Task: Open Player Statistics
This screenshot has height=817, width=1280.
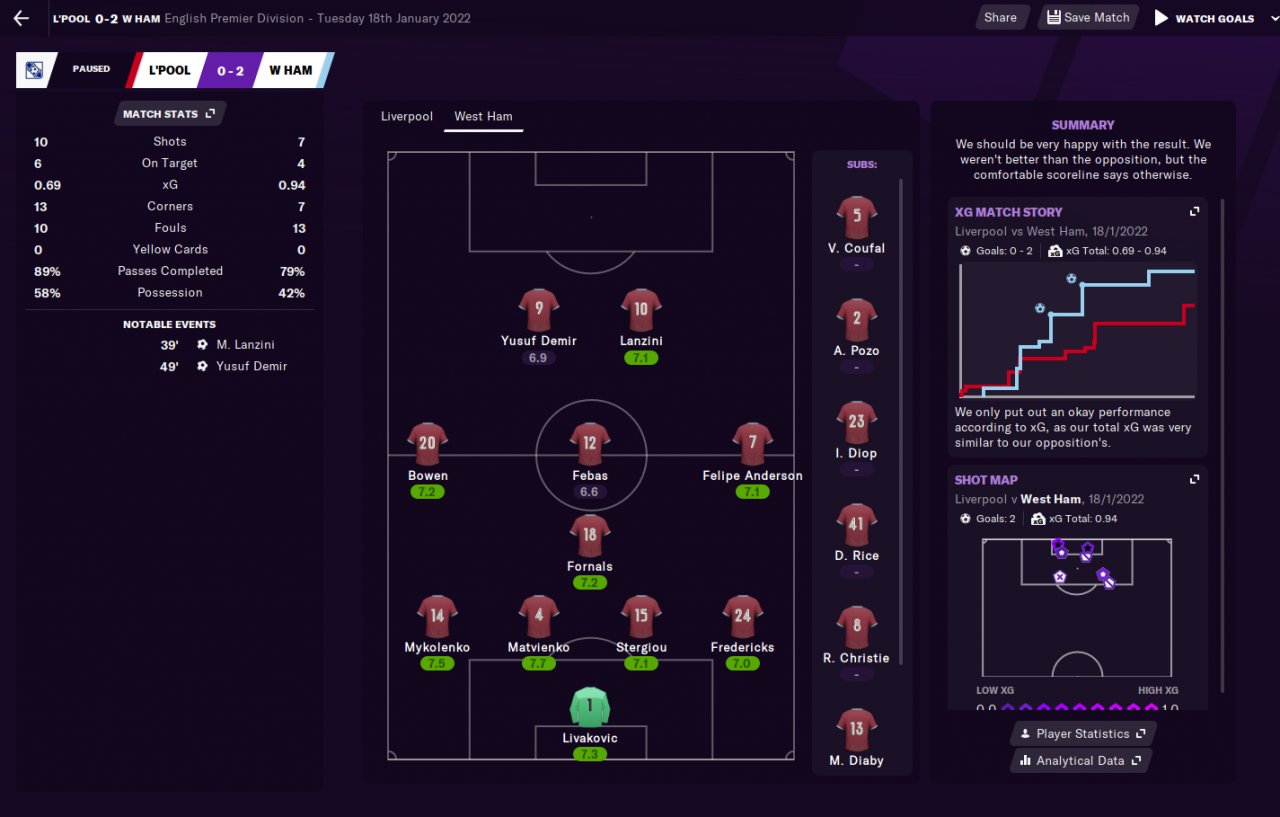Action: tap(1082, 734)
